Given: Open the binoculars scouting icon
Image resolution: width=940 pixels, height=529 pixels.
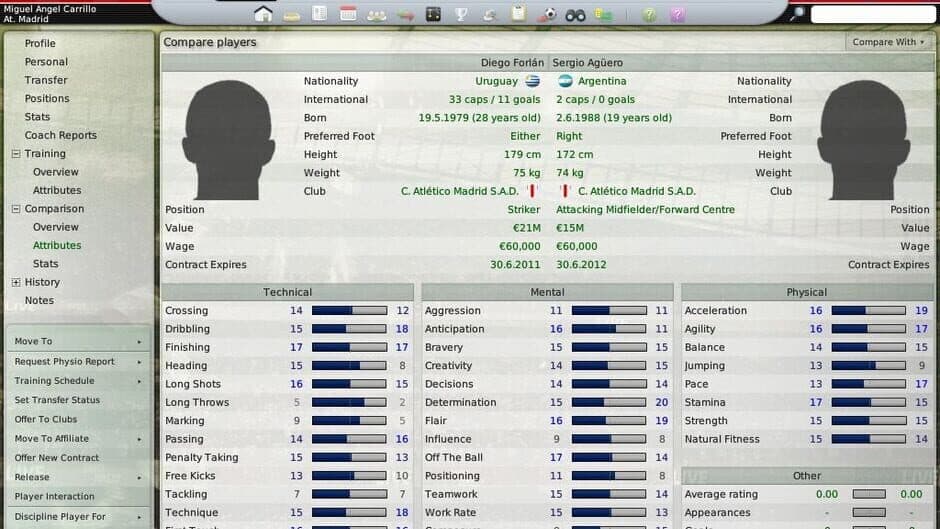Looking at the screenshot, I should click(575, 14).
